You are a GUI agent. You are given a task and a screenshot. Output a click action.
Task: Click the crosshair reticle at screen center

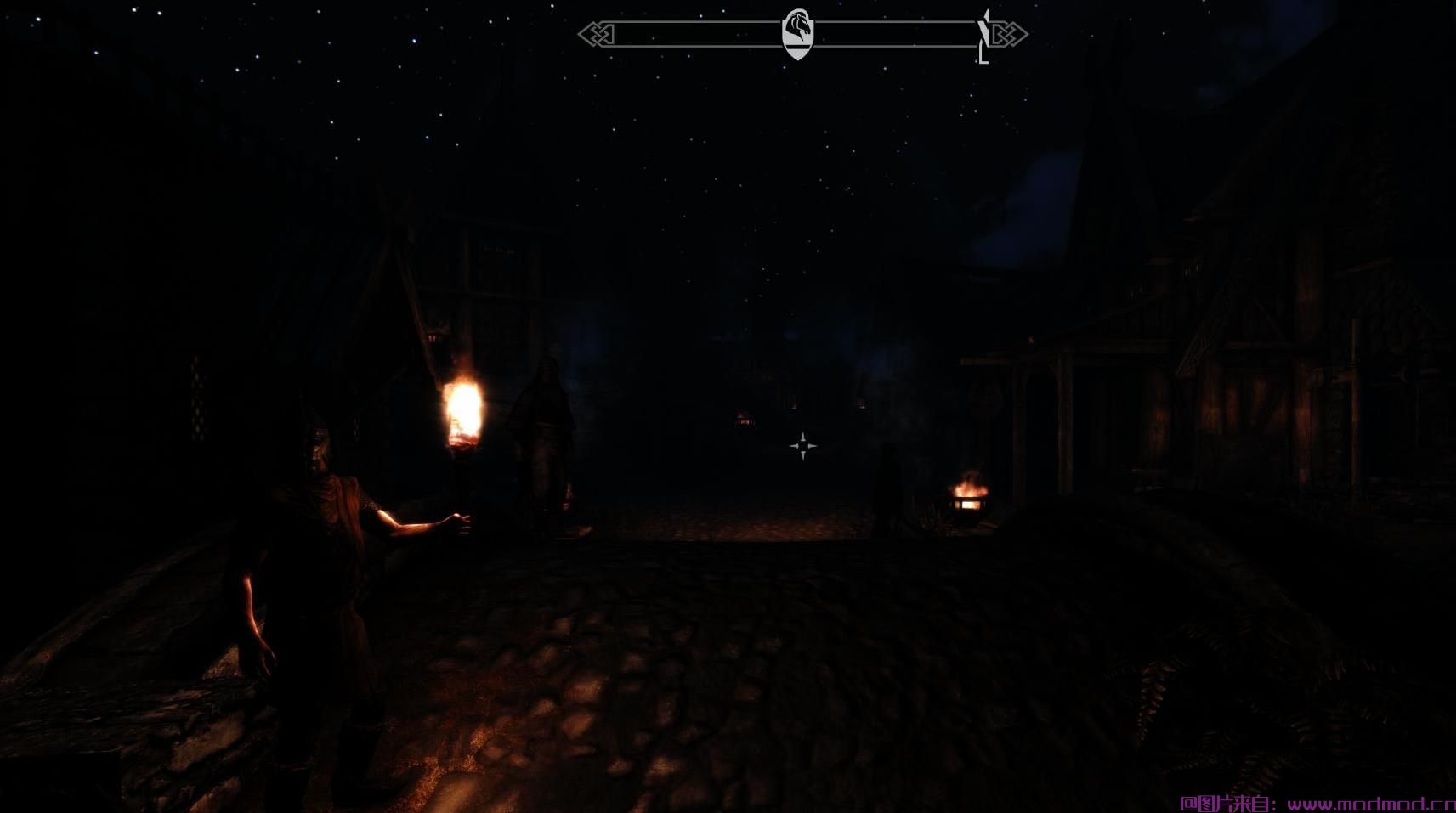[803, 444]
